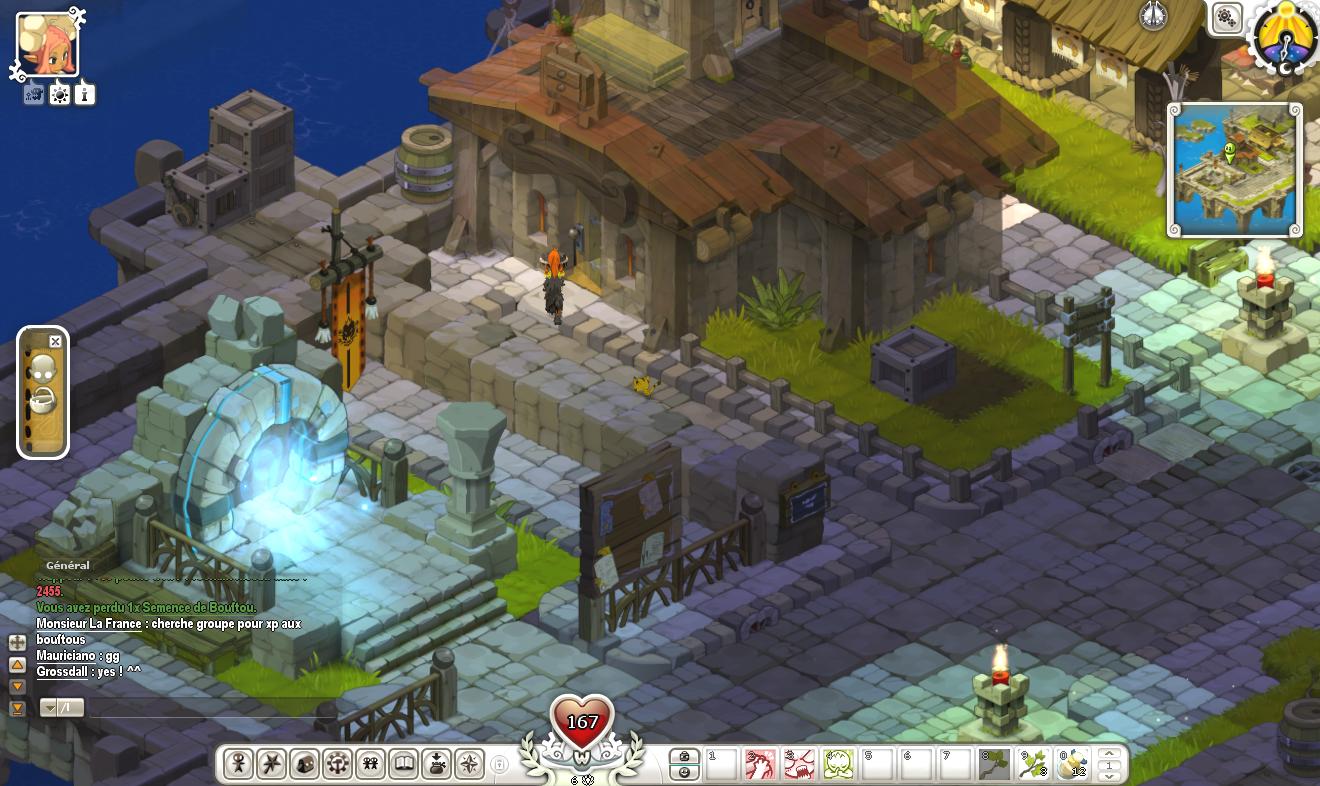Open the compass star menu button
Viewport: 1320px width, 786px height.
tap(469, 764)
